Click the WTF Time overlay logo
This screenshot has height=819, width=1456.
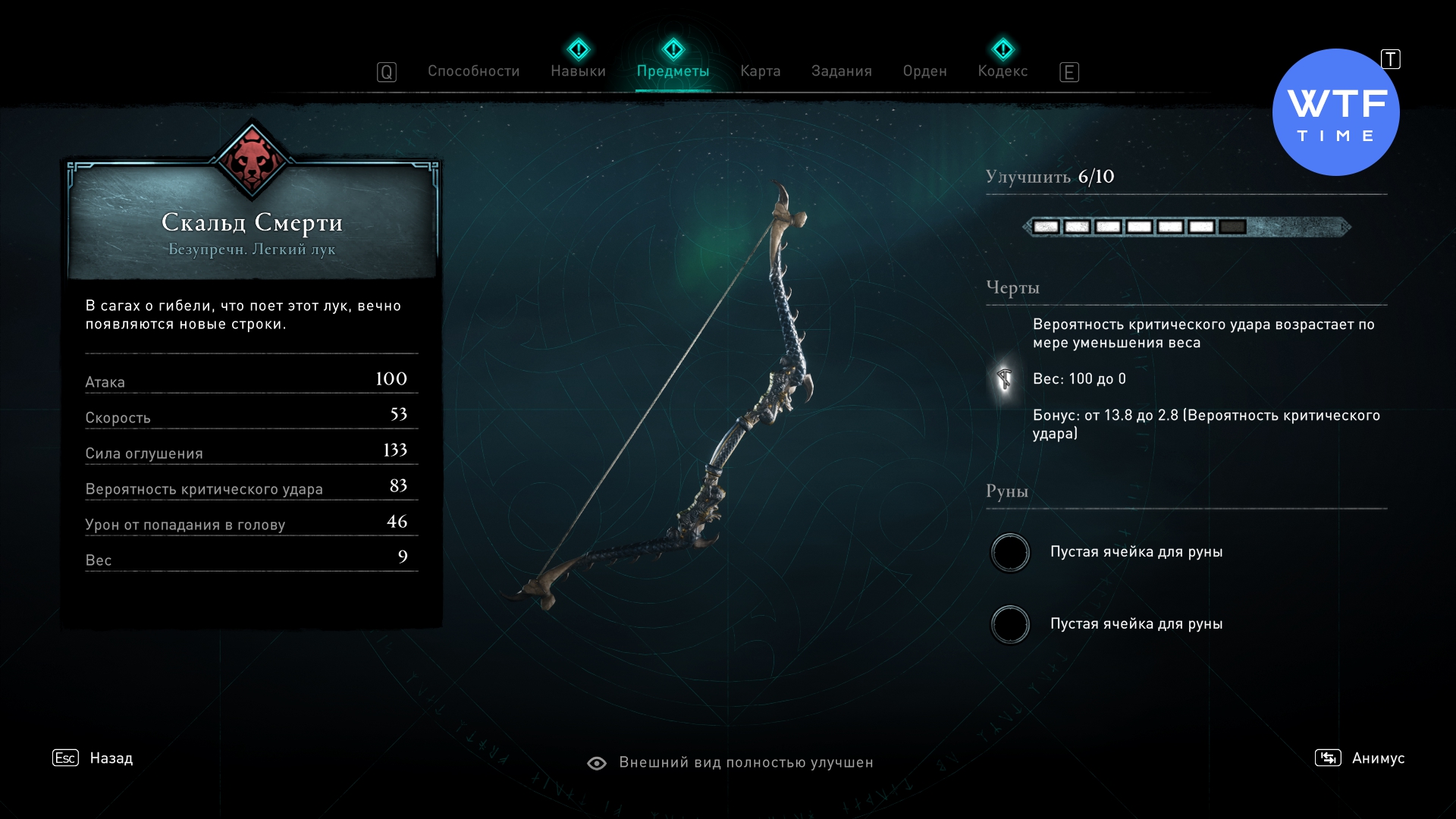[1335, 112]
